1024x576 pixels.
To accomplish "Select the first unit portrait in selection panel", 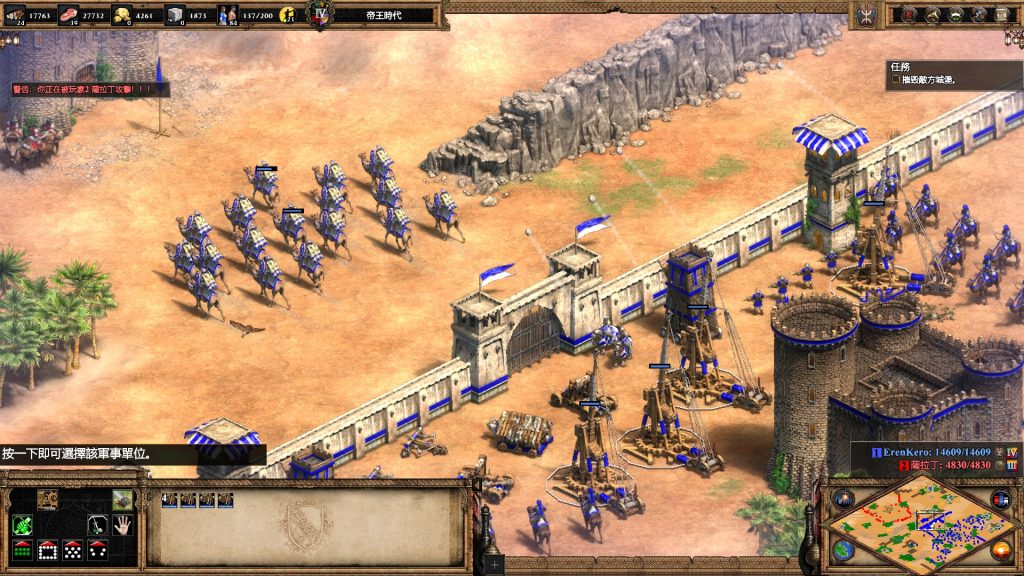I will tap(171, 499).
